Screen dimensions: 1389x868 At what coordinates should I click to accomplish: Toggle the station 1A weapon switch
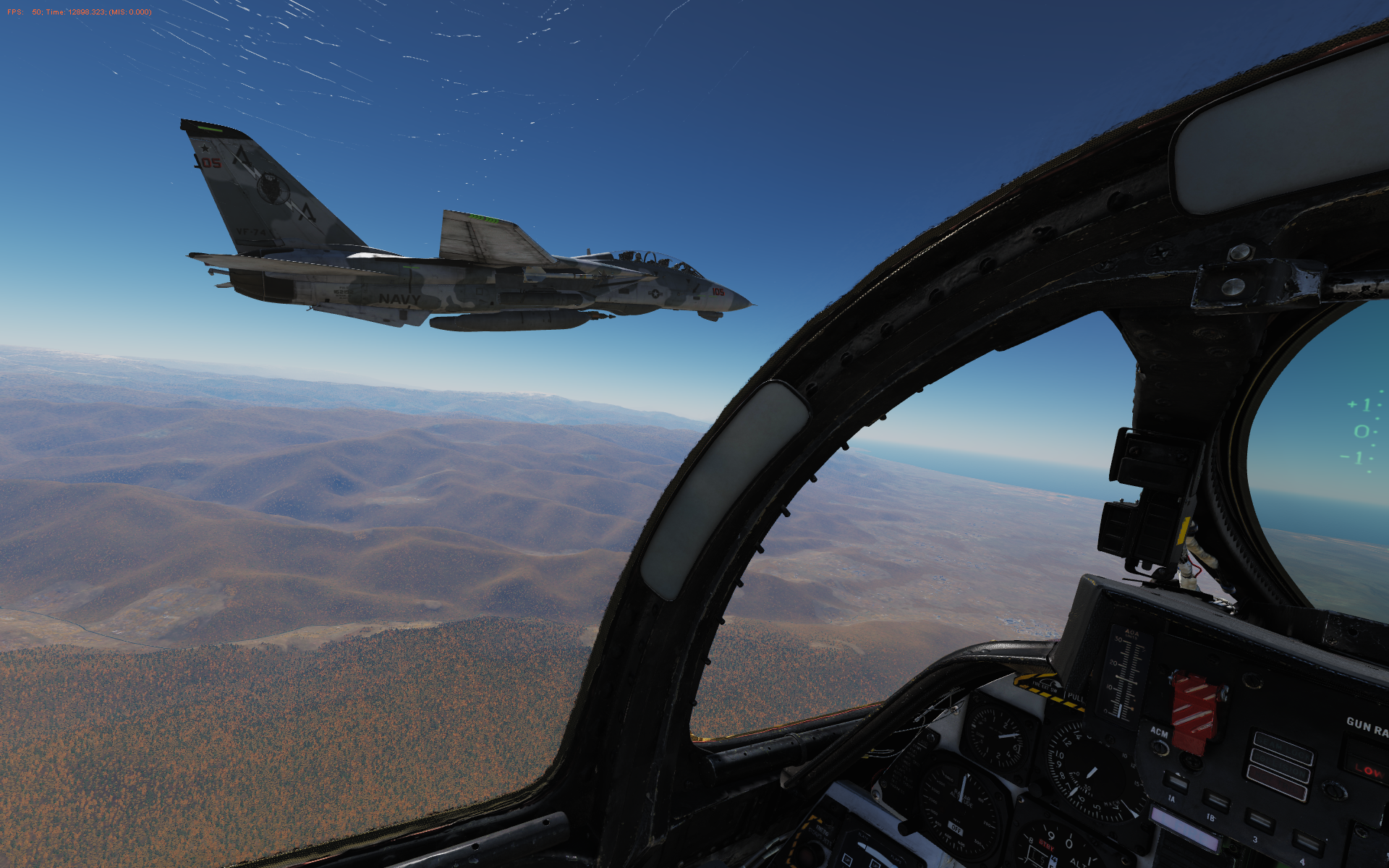(1176, 783)
